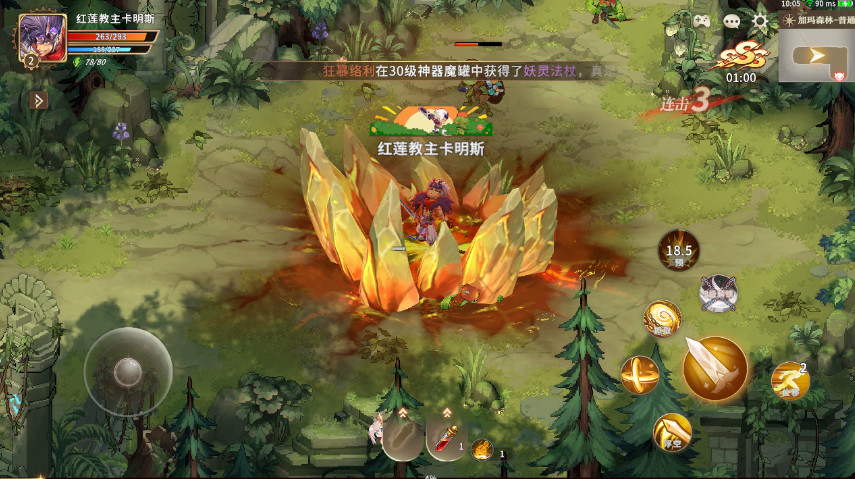Expand the side panel arrow below portrait
The image size is (855, 479).
39,100
